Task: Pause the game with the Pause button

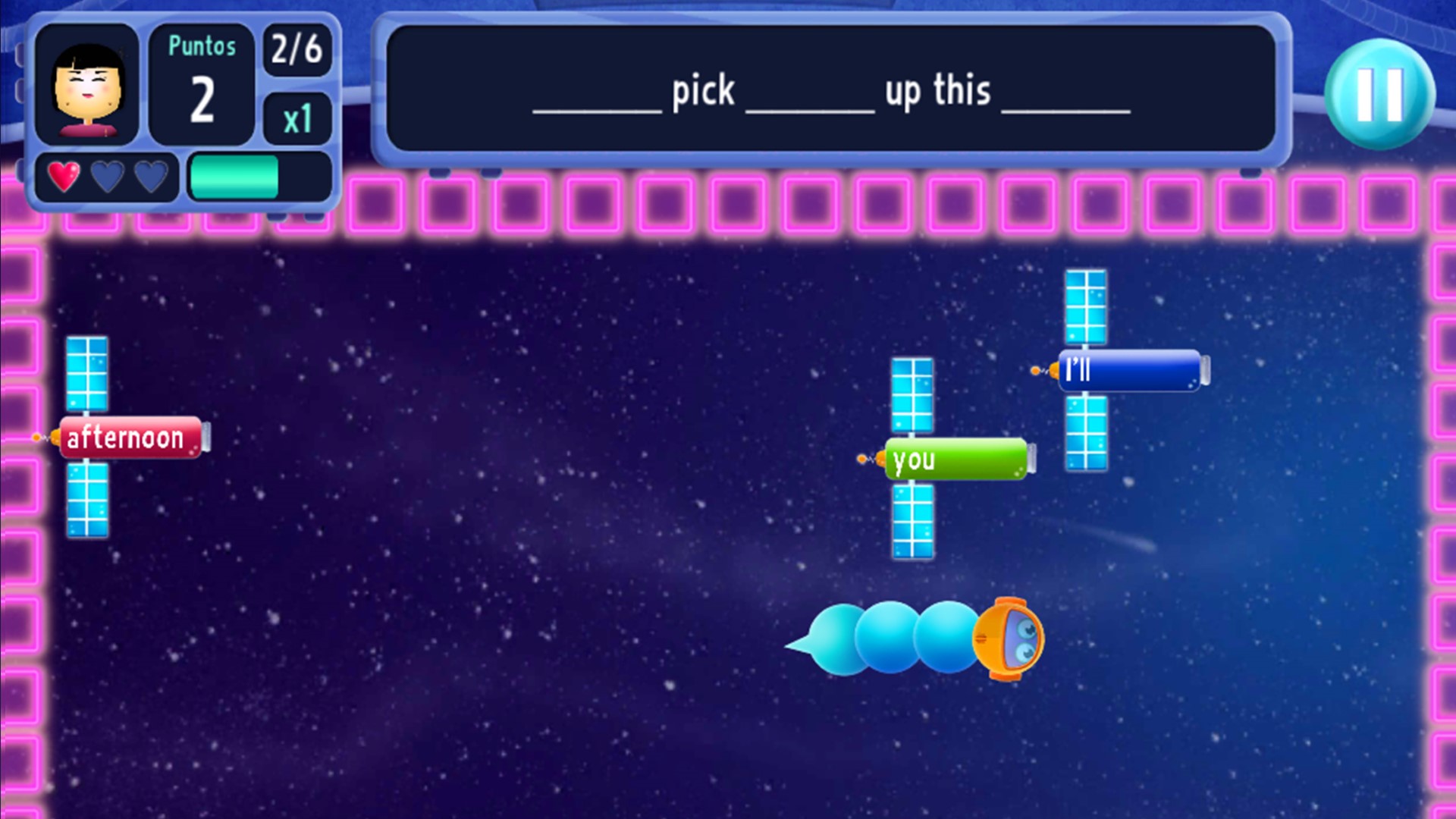Action: click(1382, 94)
